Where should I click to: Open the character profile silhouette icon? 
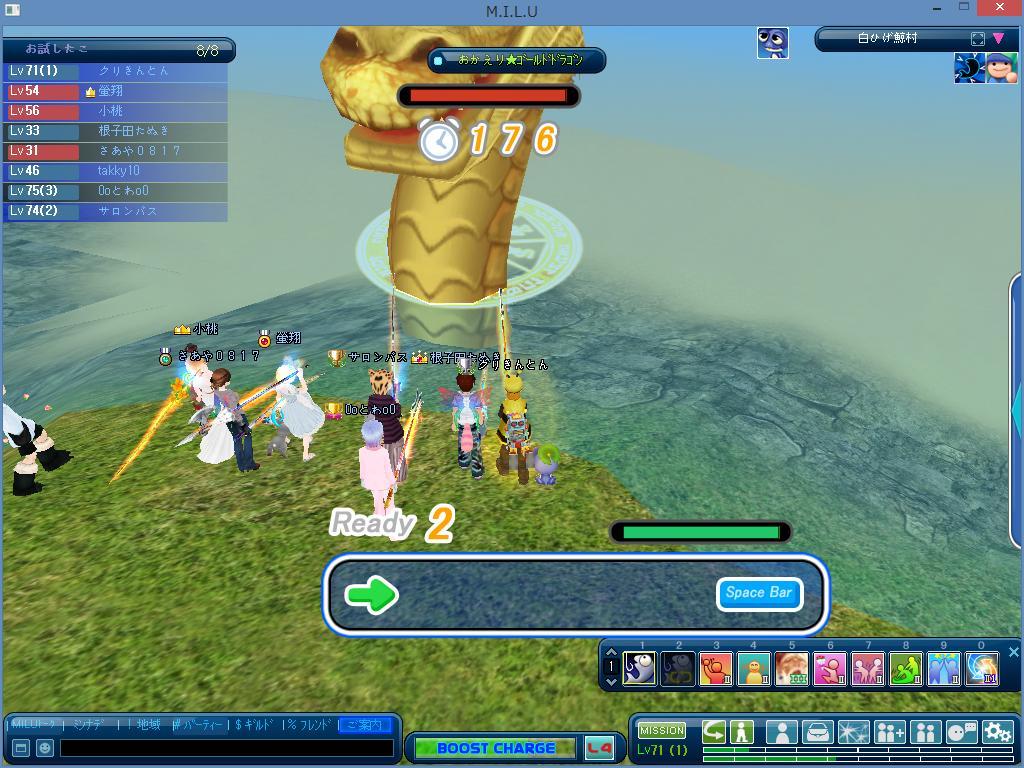point(781,732)
